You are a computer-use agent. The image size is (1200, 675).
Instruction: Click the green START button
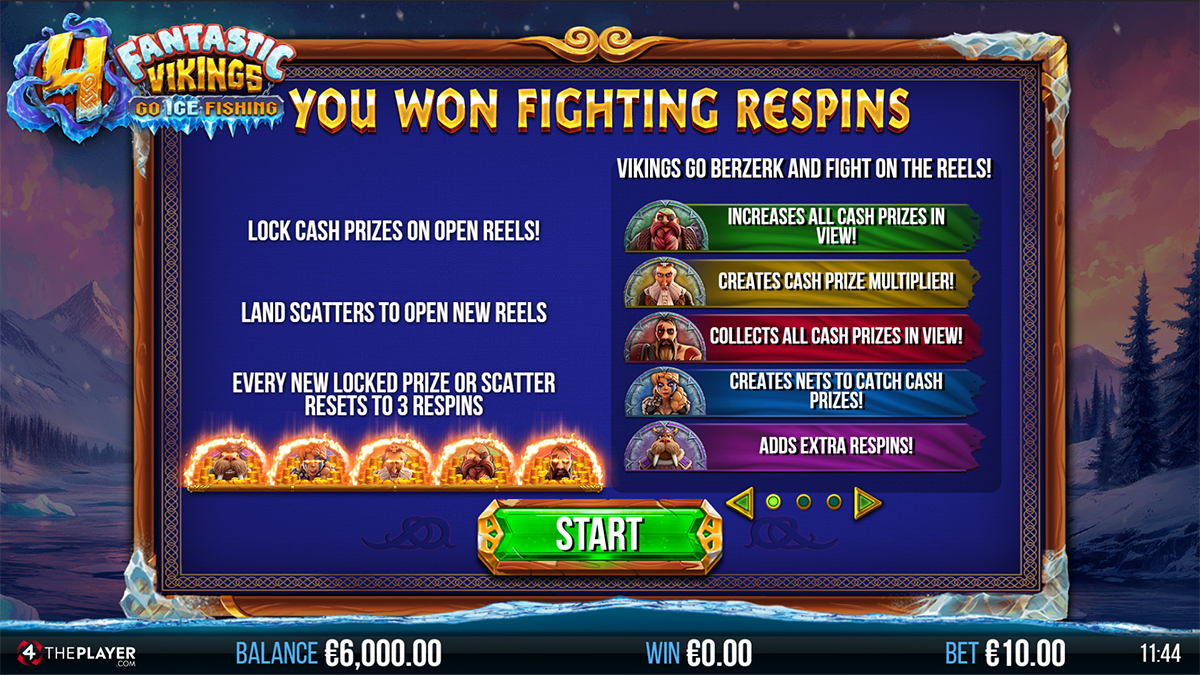click(x=600, y=534)
